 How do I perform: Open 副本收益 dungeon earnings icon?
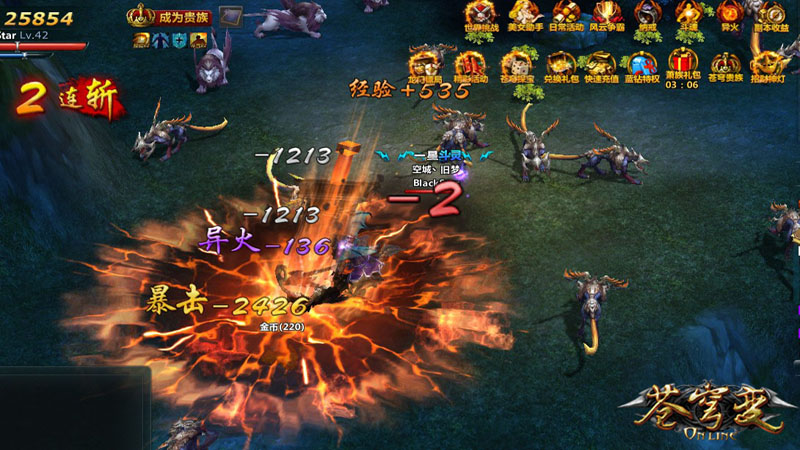coord(771,16)
